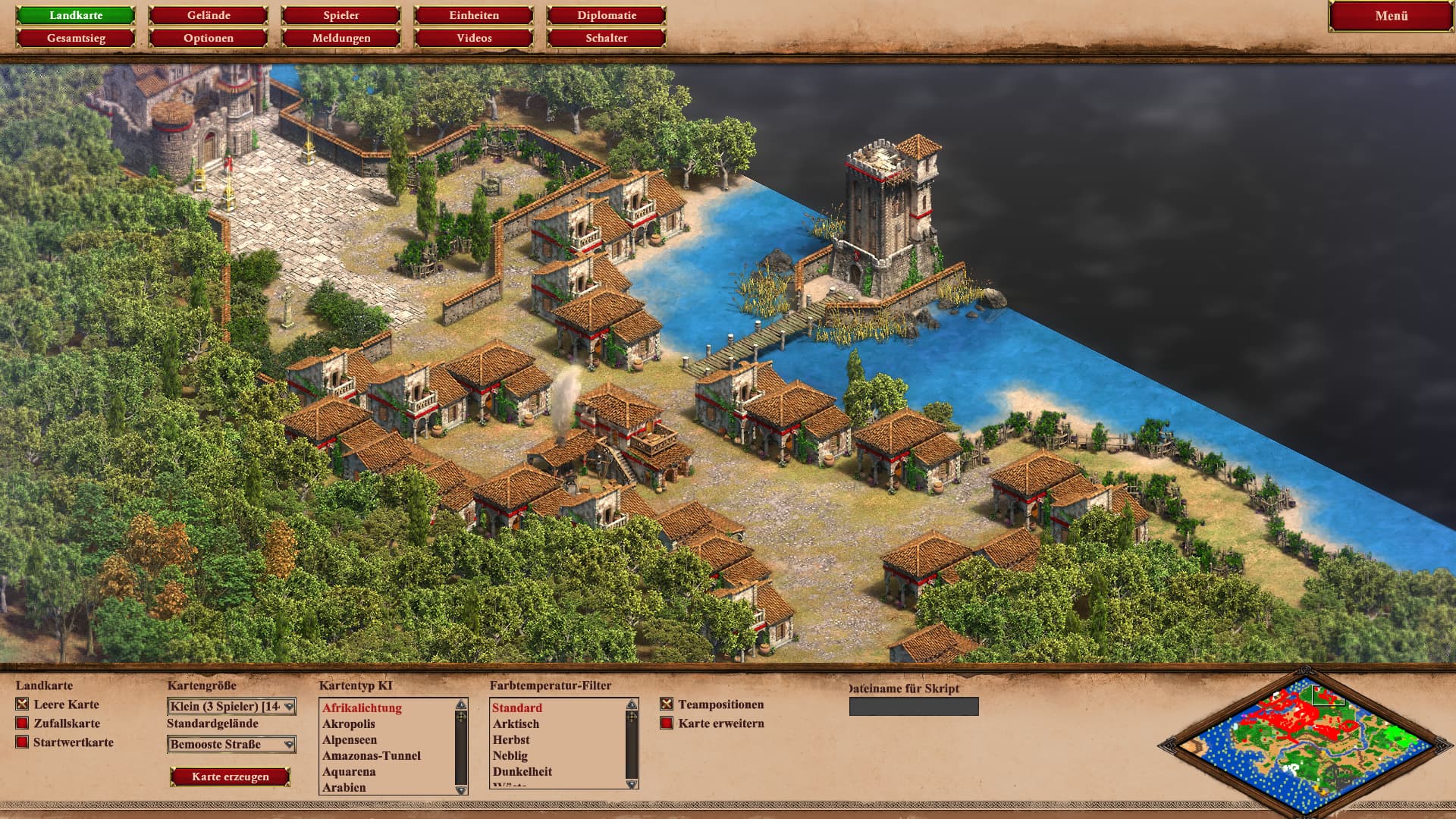Open the Standardgelände dropdown
The image size is (1456, 819).
click(x=231, y=745)
